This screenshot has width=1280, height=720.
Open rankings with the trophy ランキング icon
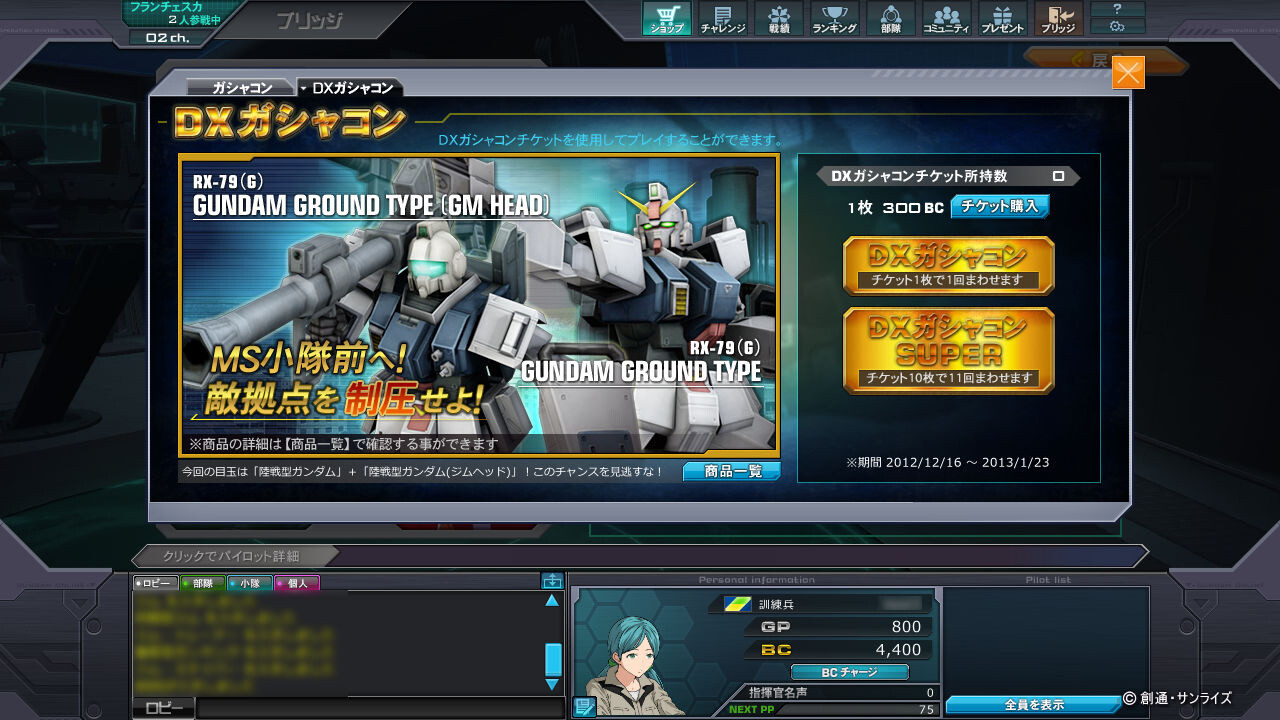[x=833, y=17]
